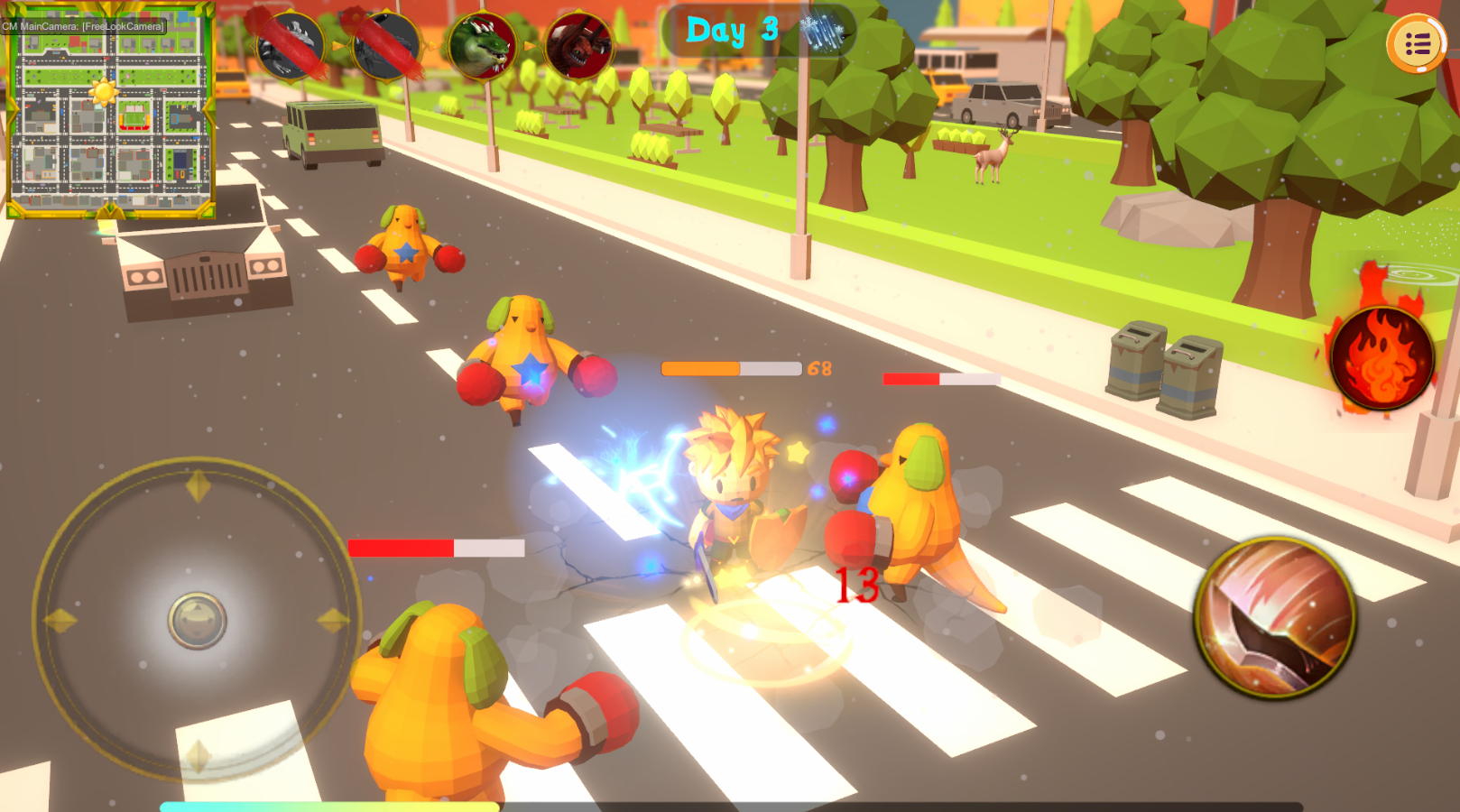Viewport: 1460px width, 812px height.
Task: Click the second crossed-out boss portrait
Action: point(386,45)
